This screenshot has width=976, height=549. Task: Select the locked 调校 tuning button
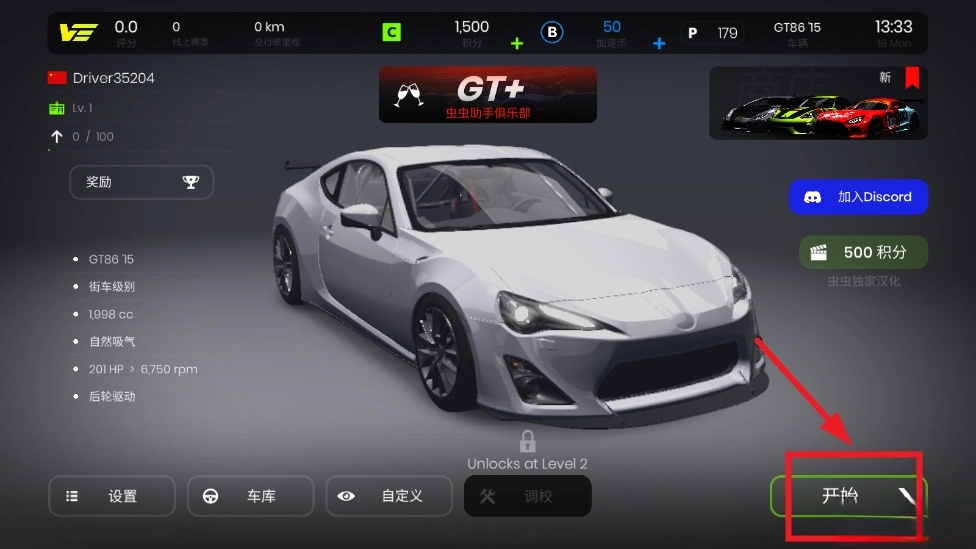527,496
